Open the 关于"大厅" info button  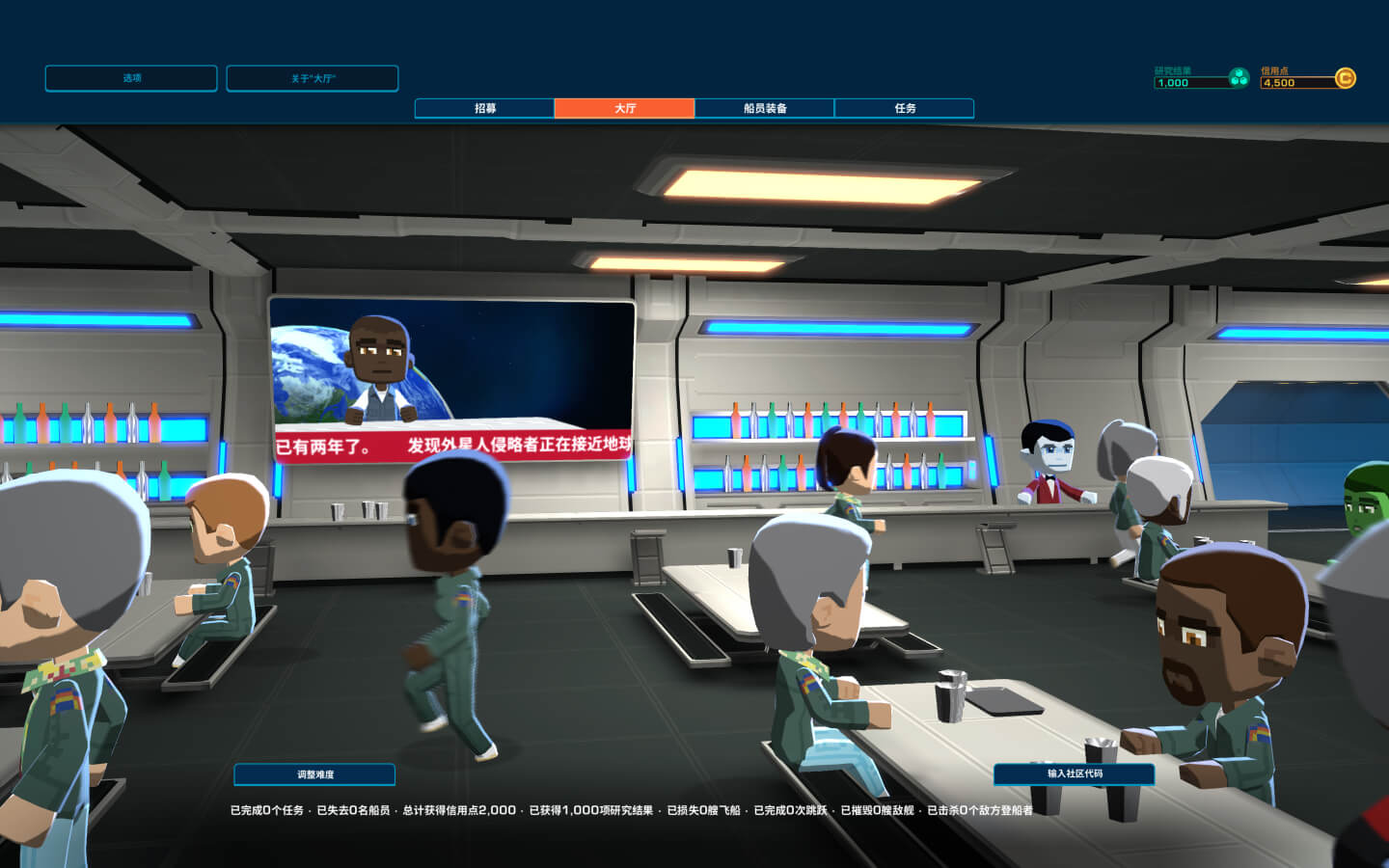313,78
